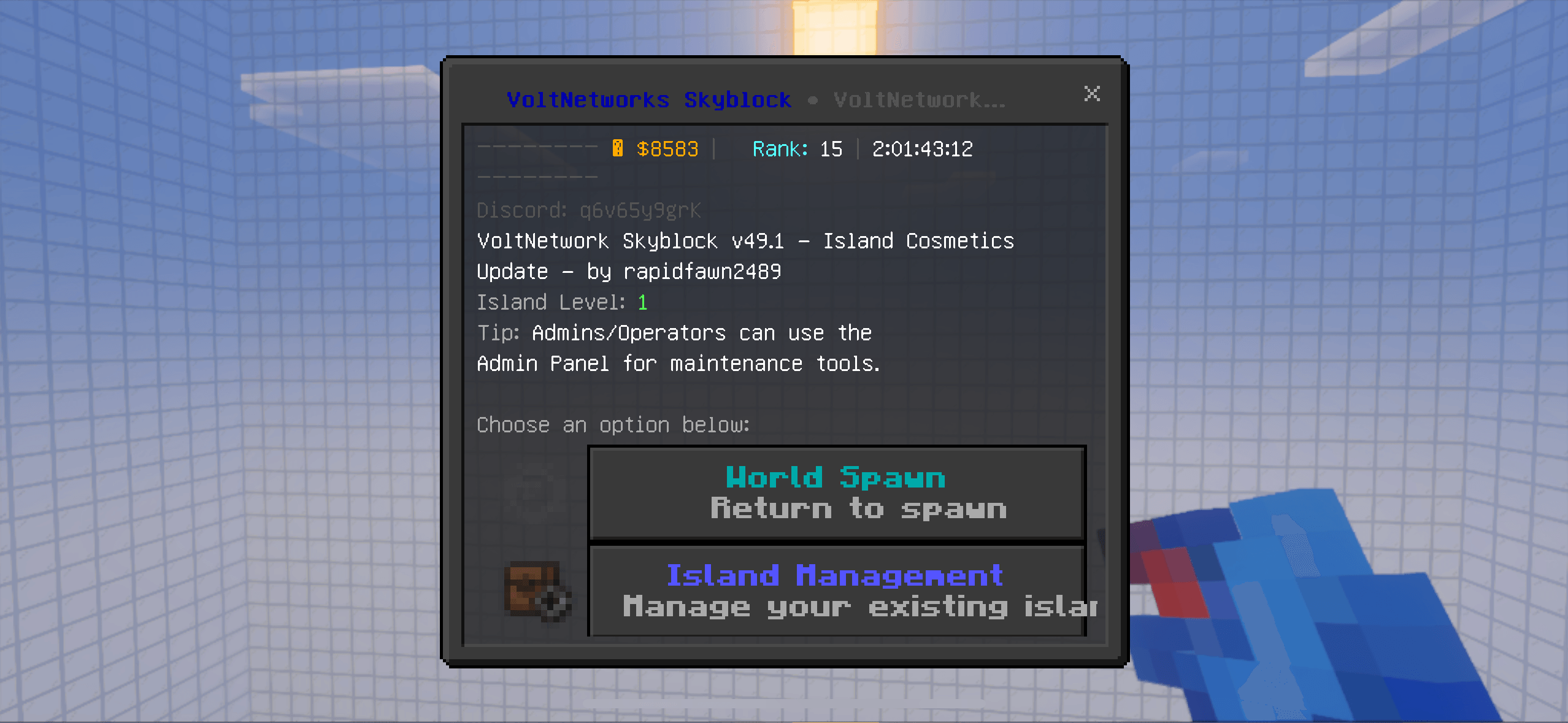Click the gold coin balance icon
This screenshot has width=1568, height=723.
(619, 148)
